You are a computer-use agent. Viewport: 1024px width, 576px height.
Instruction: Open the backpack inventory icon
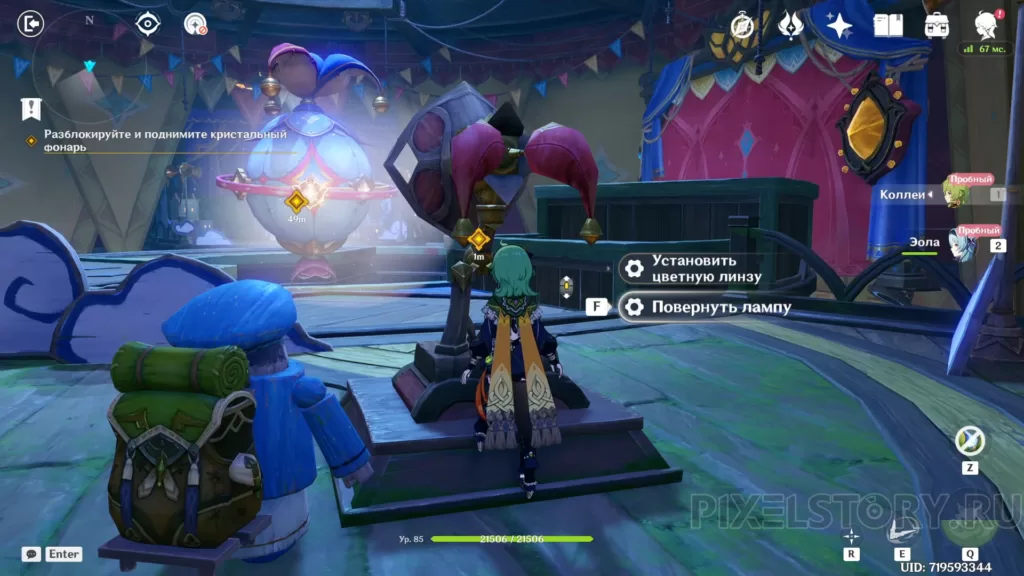coord(937,25)
